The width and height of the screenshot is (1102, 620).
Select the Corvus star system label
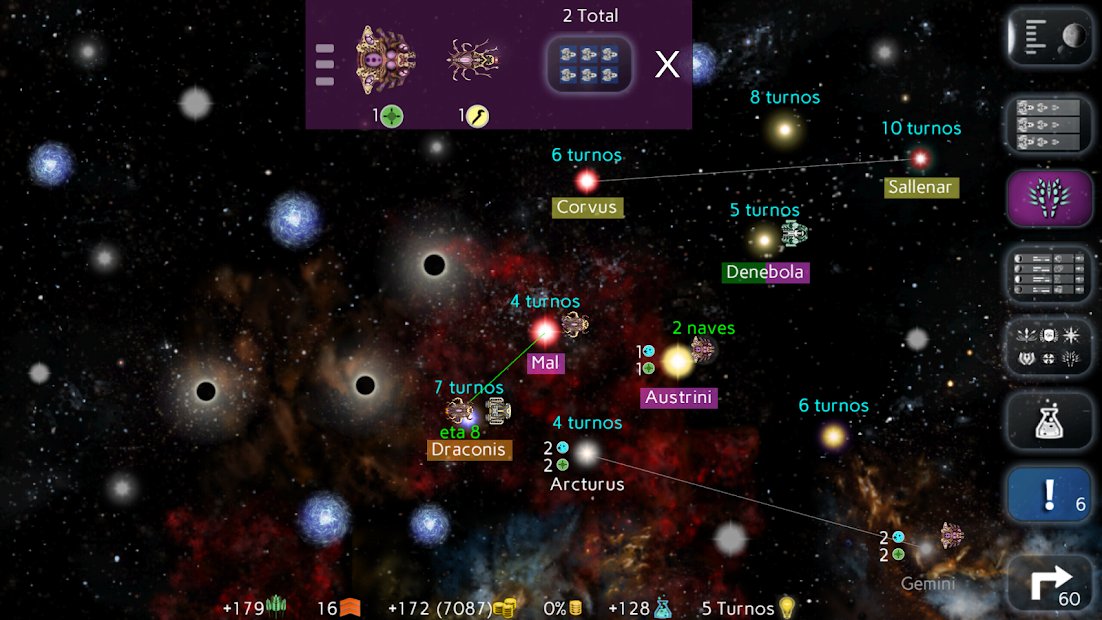point(587,208)
